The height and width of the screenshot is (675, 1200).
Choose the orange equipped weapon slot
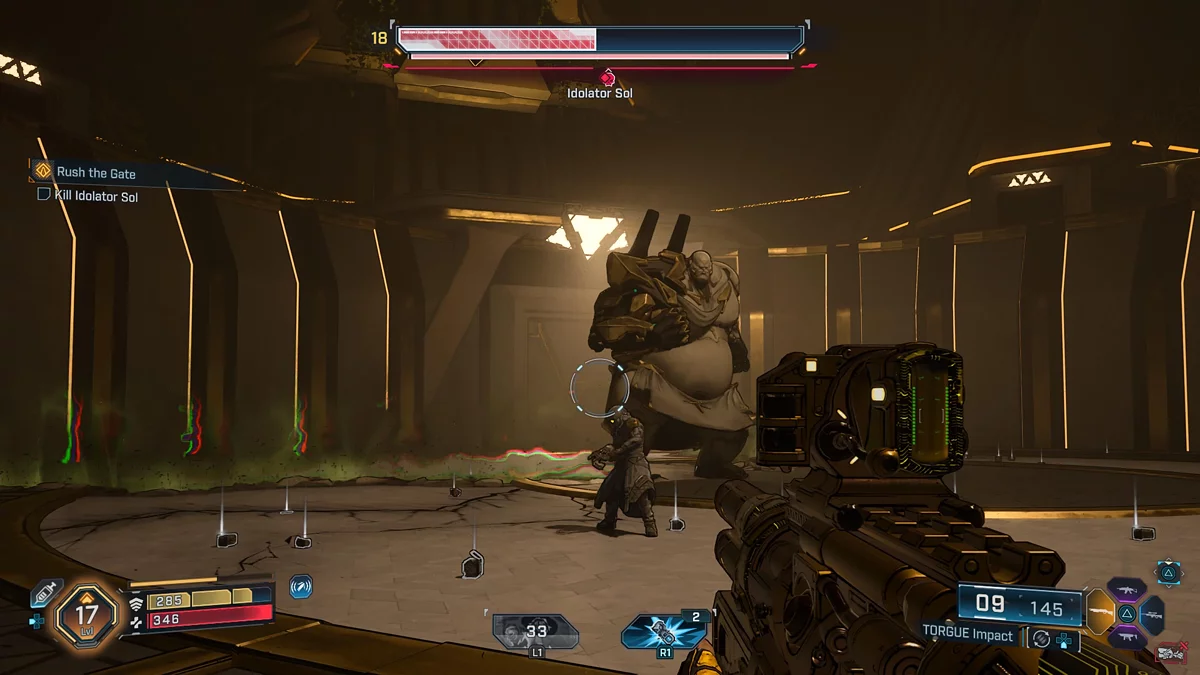(1099, 612)
